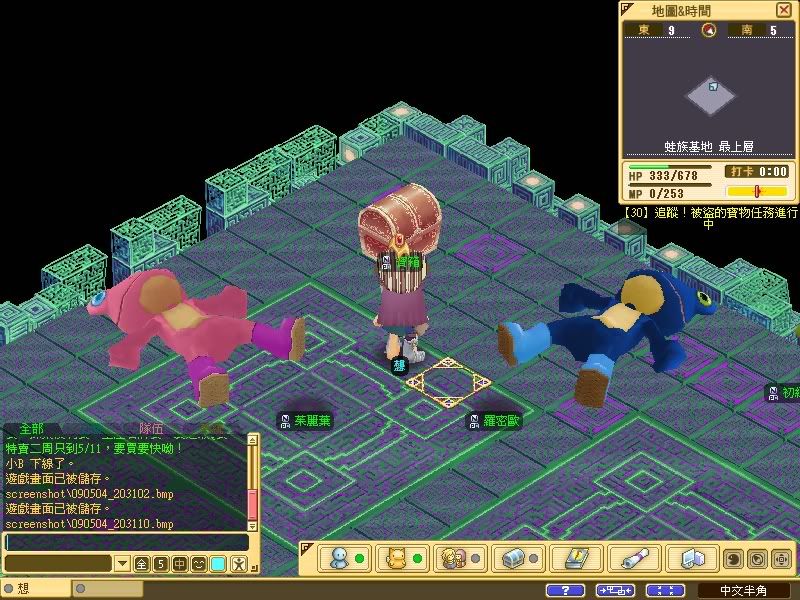Click the 中 button in the chat bar
The height and width of the screenshot is (600, 800).
pyautogui.click(x=180, y=564)
